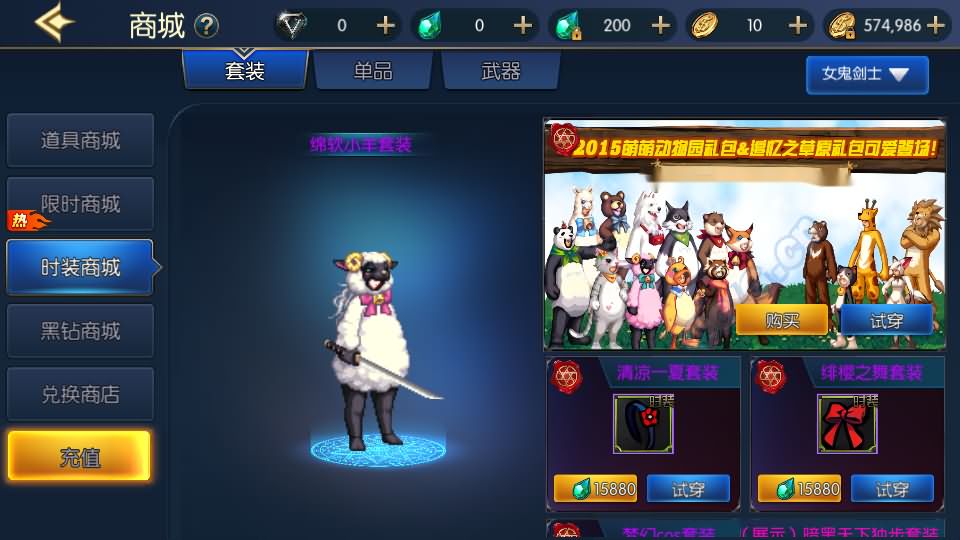Open the shop help question mark
This screenshot has width=960, height=540.
pyautogui.click(x=206, y=25)
